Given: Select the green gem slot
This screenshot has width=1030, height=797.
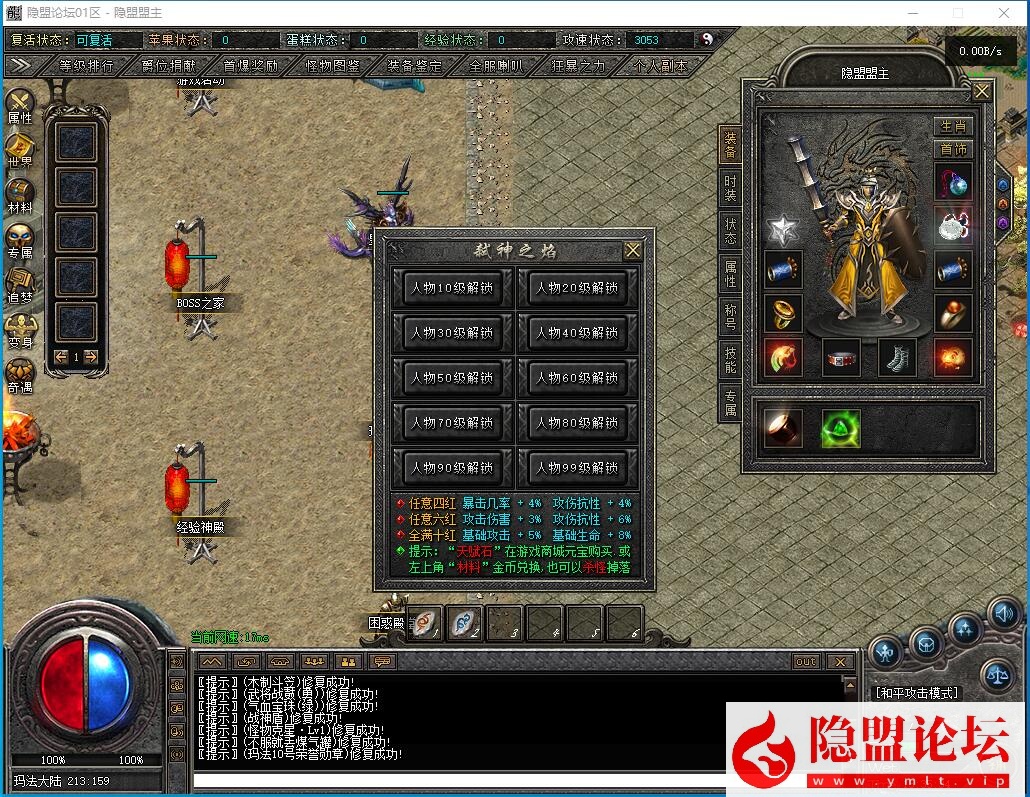Looking at the screenshot, I should 841,428.
